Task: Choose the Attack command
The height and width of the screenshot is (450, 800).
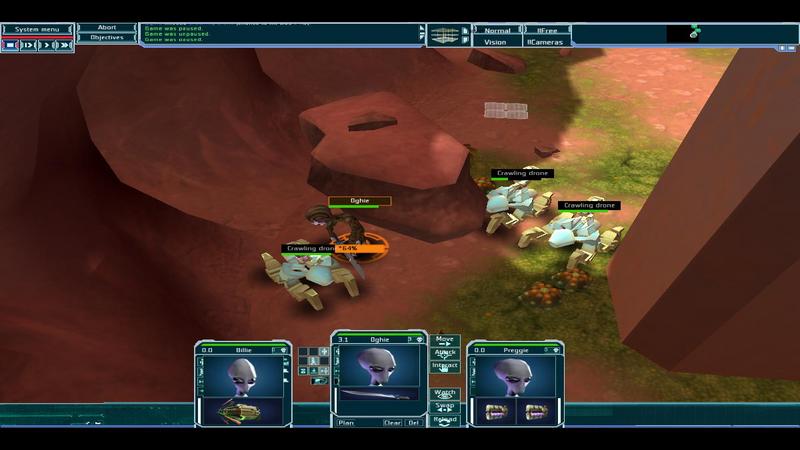Action: pyautogui.click(x=445, y=354)
